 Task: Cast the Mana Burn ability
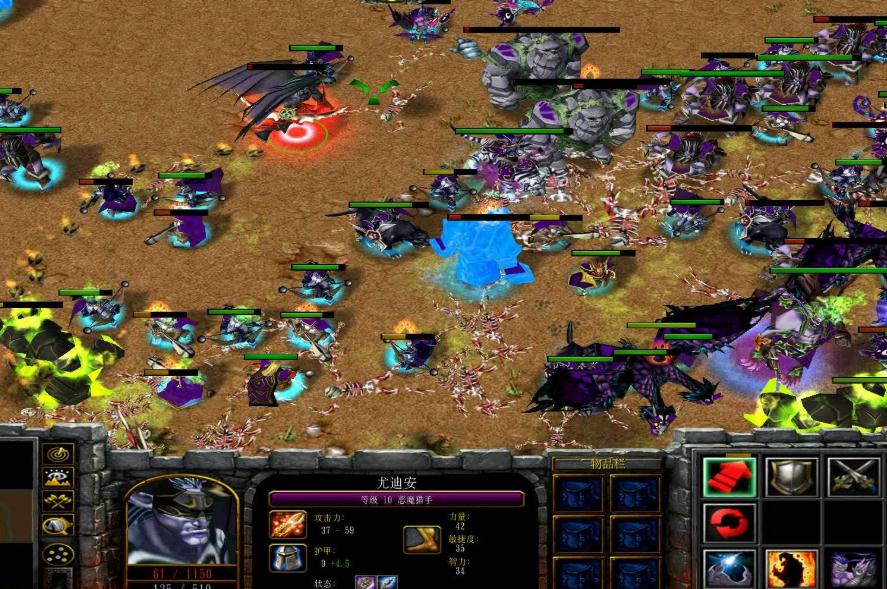coord(727,567)
